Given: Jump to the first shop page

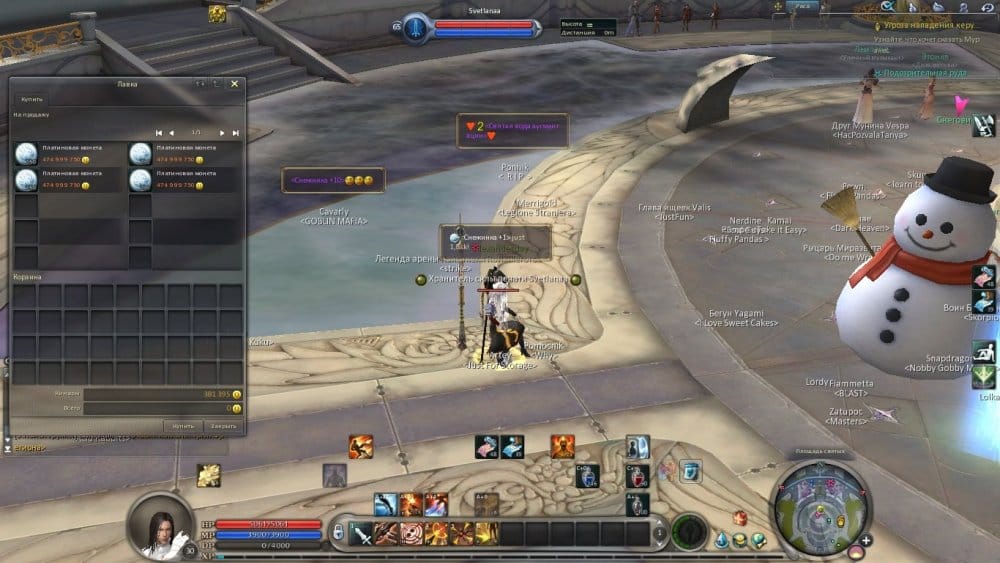Looking at the screenshot, I should coord(158,133).
